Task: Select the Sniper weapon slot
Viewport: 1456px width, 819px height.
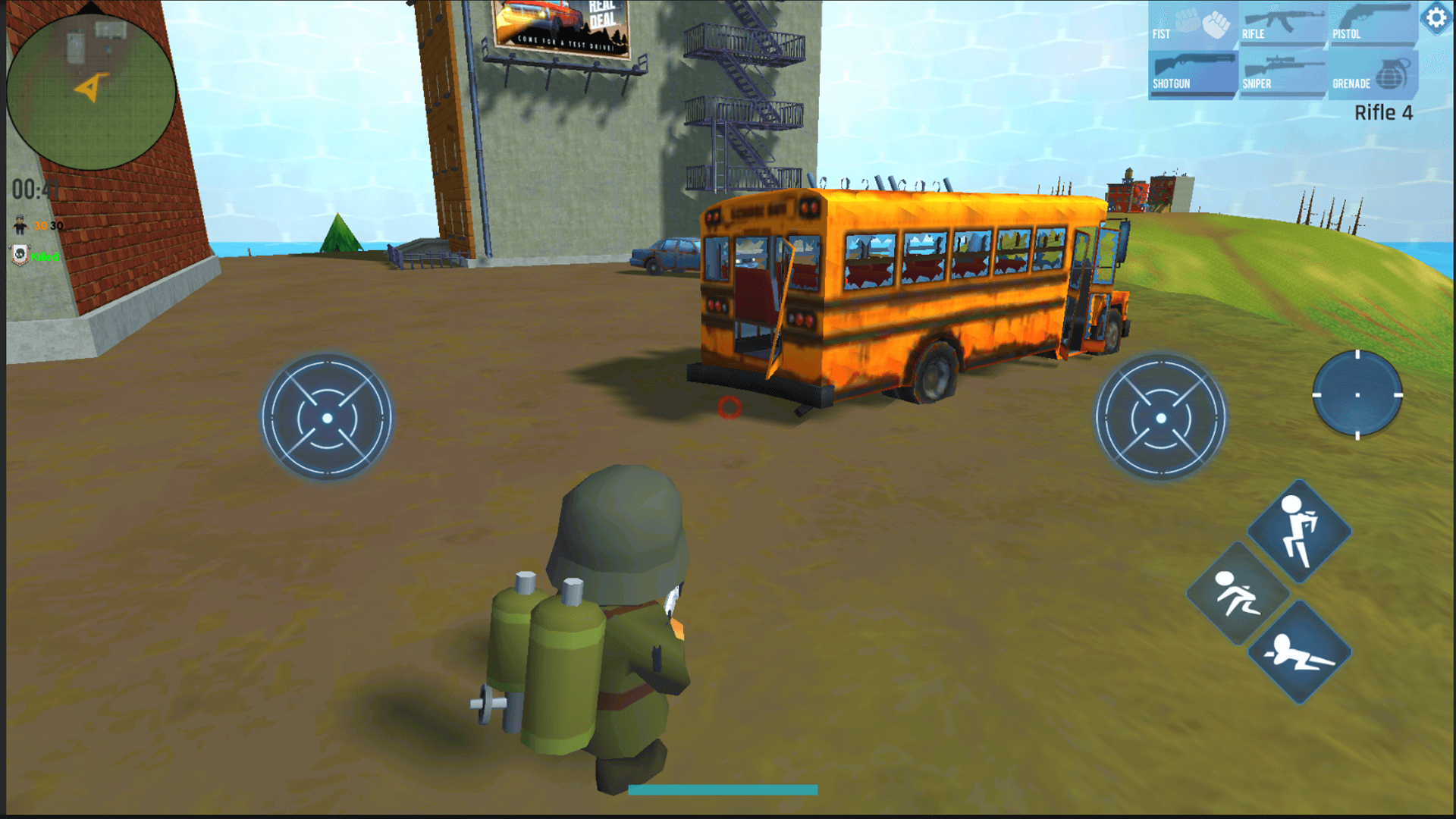Action: [1283, 73]
